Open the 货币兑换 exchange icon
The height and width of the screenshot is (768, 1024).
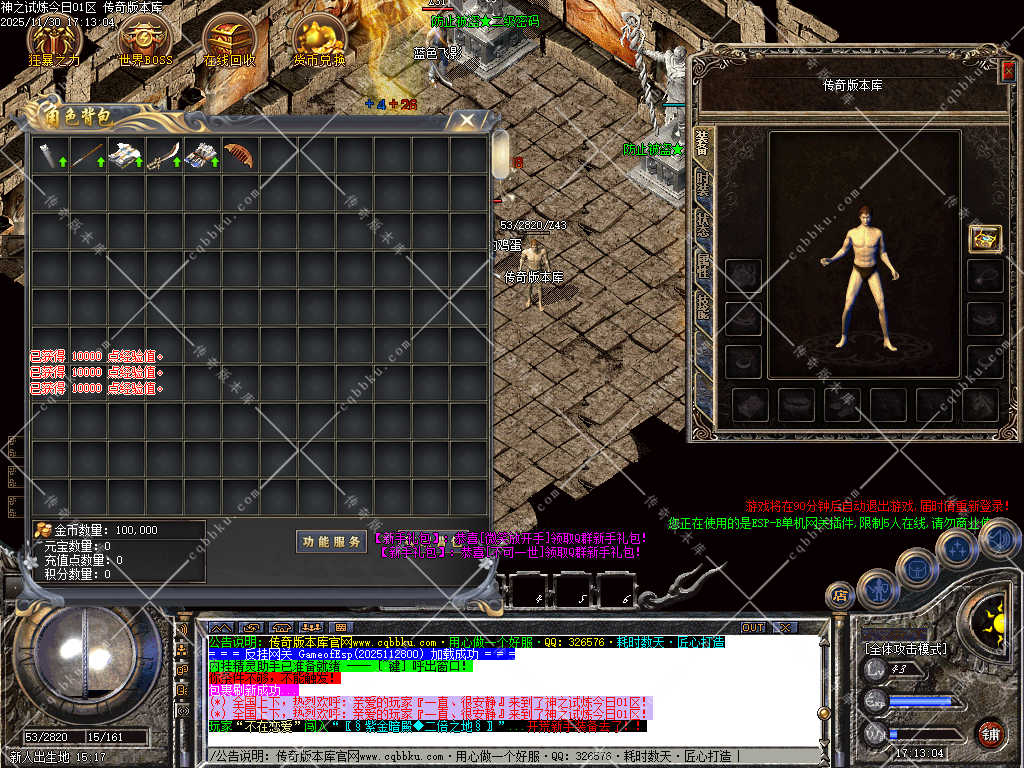(319, 38)
